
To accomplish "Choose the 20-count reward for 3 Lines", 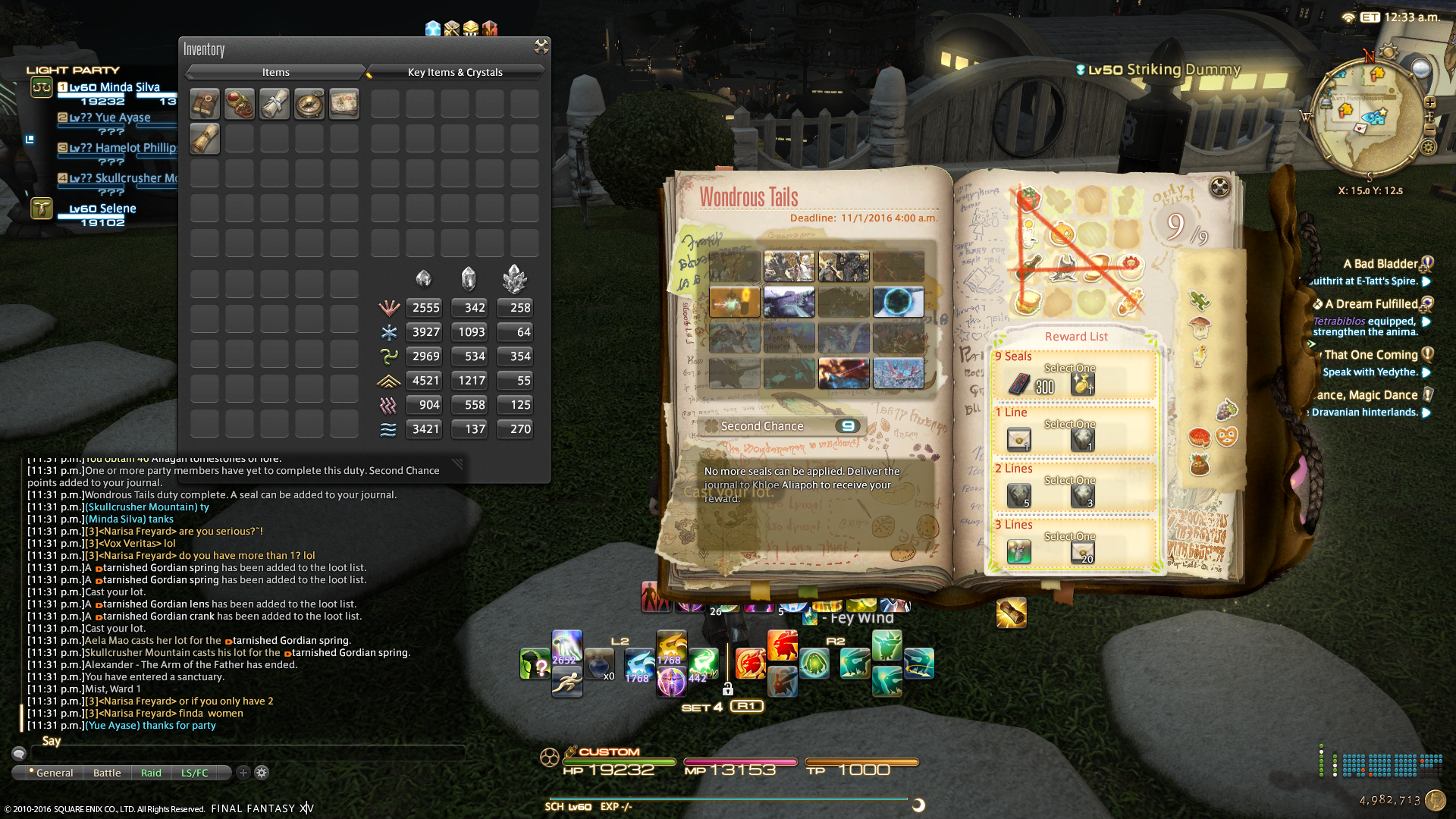I will (1083, 552).
